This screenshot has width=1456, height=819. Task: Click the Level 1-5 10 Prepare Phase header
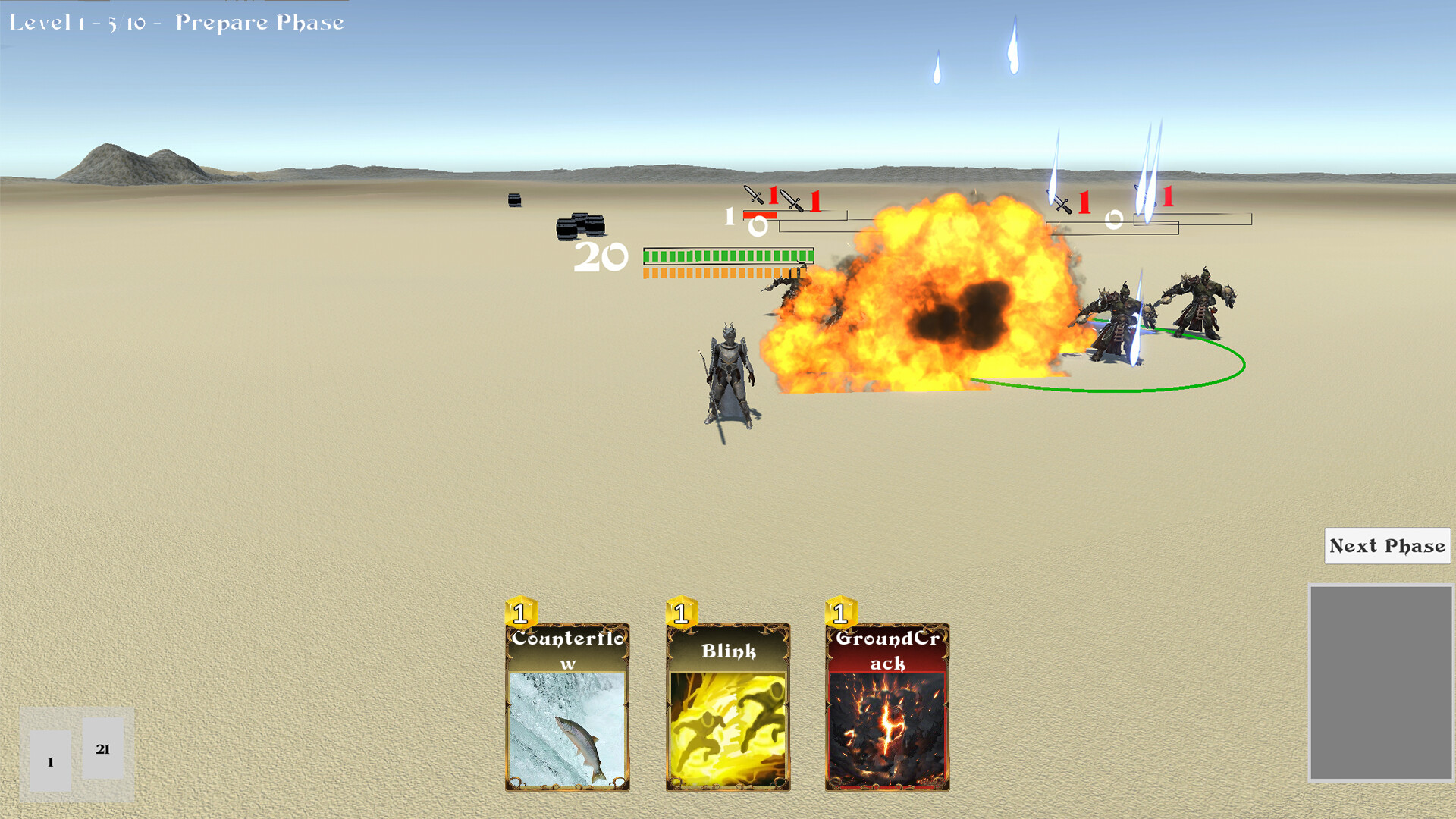(x=174, y=23)
